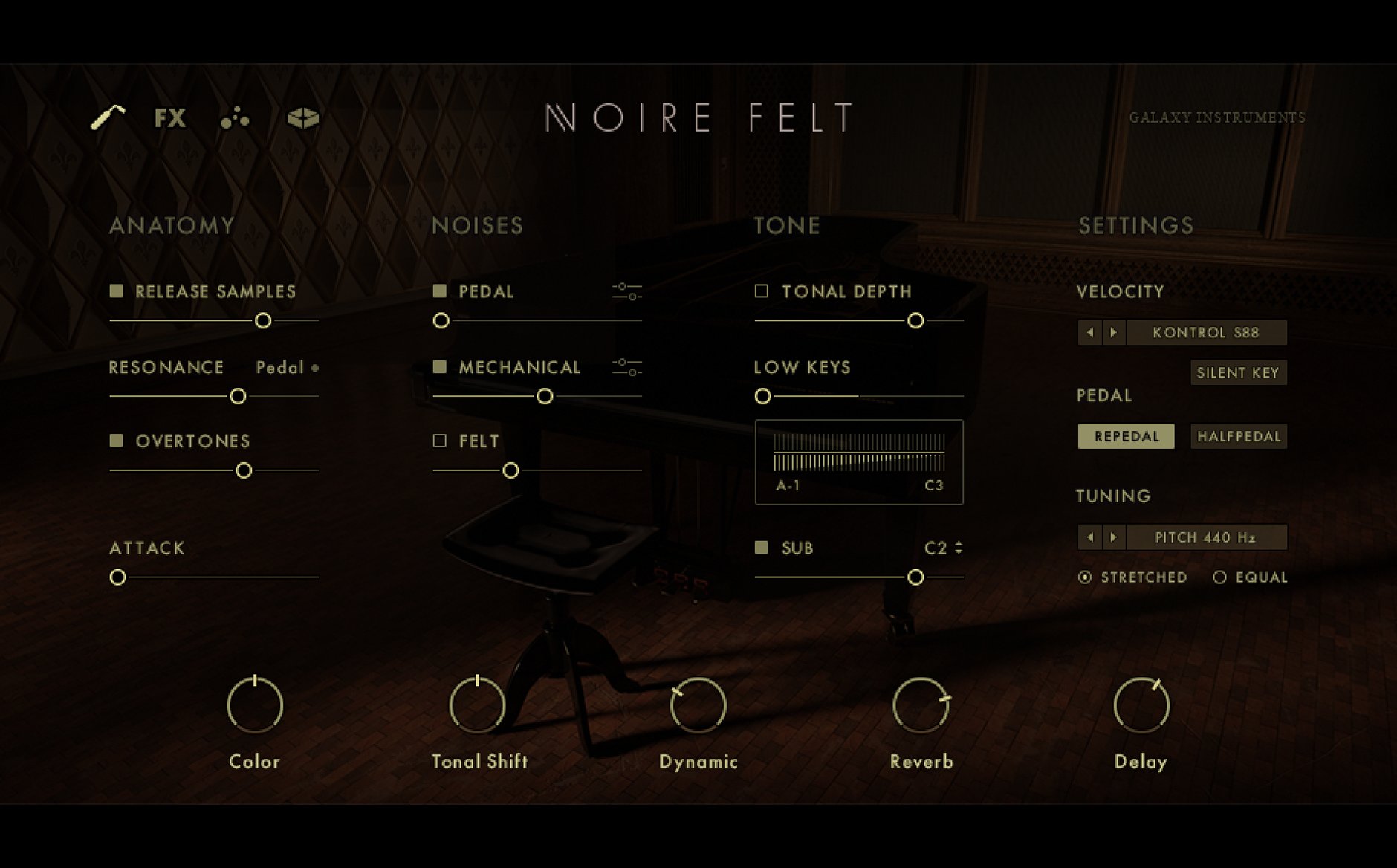Open Pedal noise detail settings icon
The height and width of the screenshot is (868, 1397).
point(626,291)
